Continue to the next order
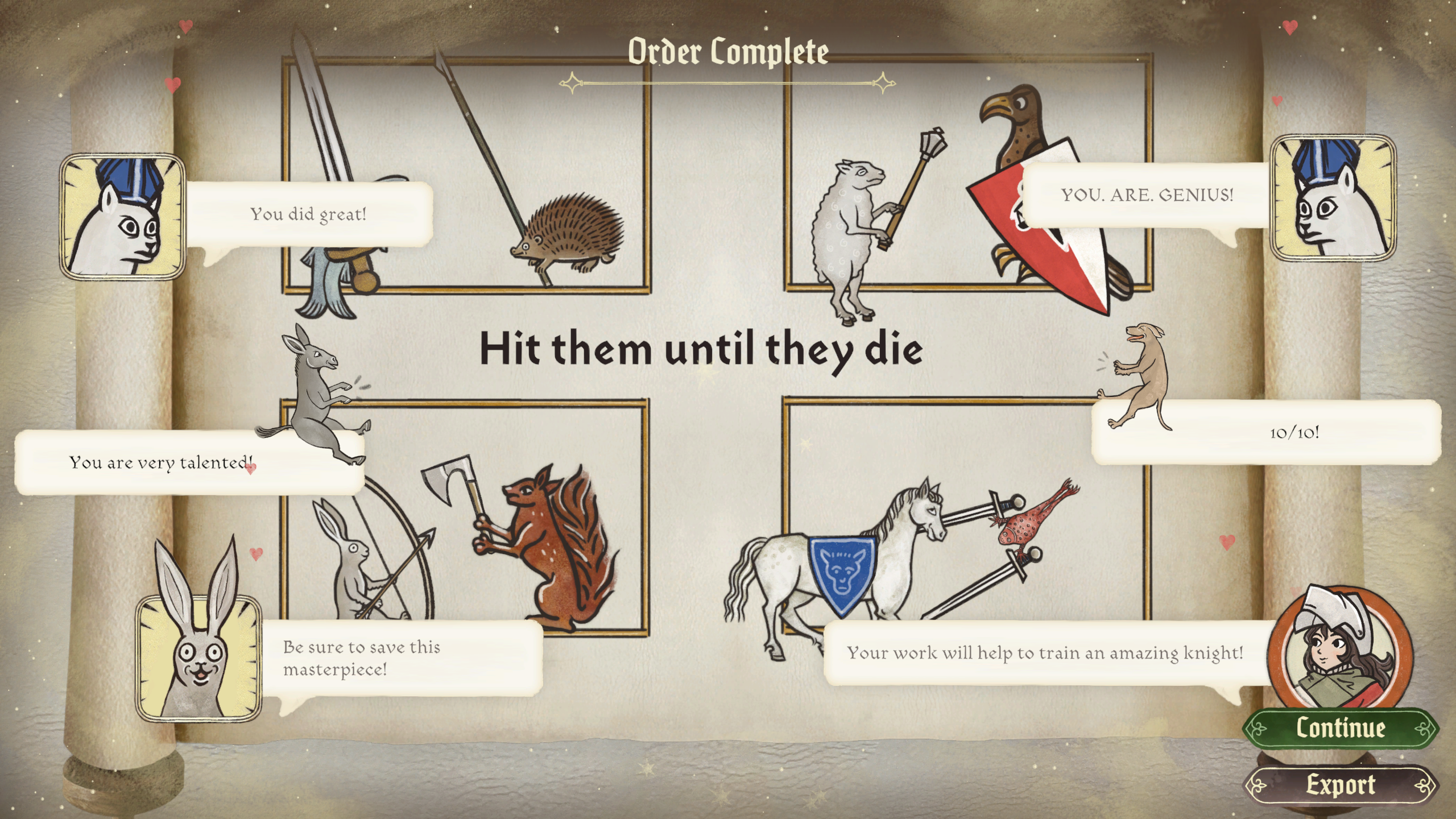 click(1340, 728)
